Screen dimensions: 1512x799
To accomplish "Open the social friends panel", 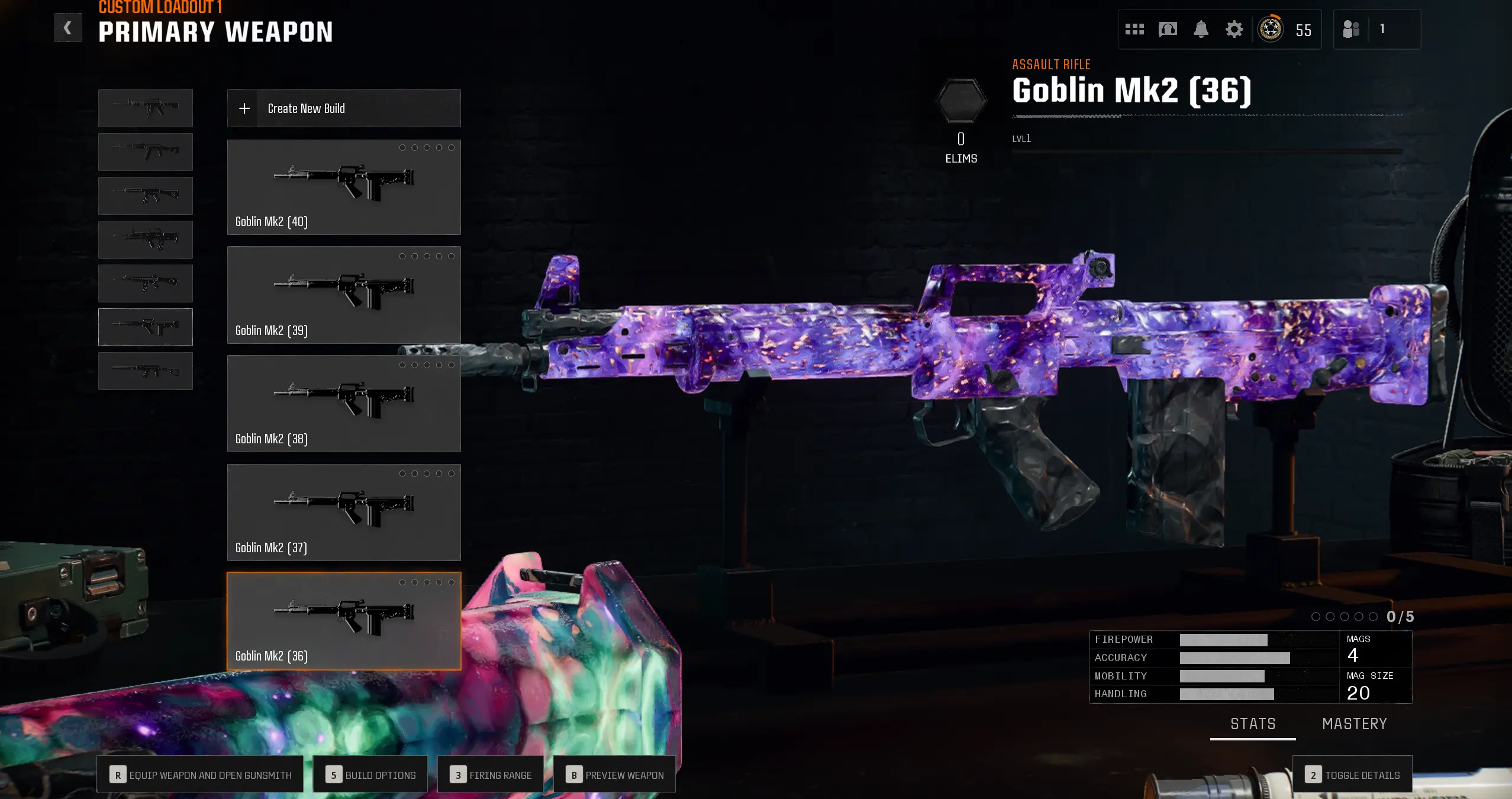I will pos(1353,28).
